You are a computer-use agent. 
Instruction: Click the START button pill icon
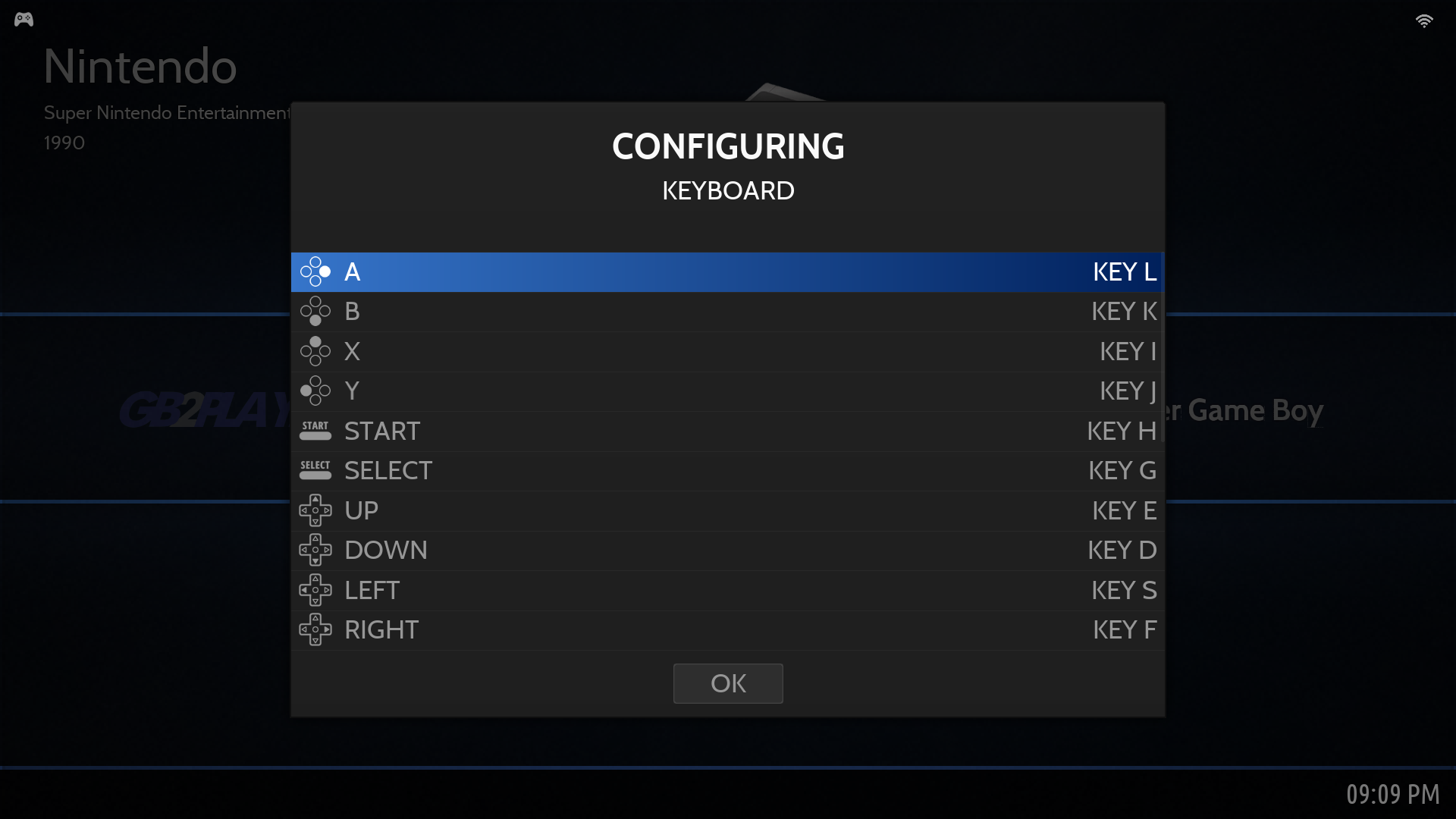pyautogui.click(x=315, y=430)
